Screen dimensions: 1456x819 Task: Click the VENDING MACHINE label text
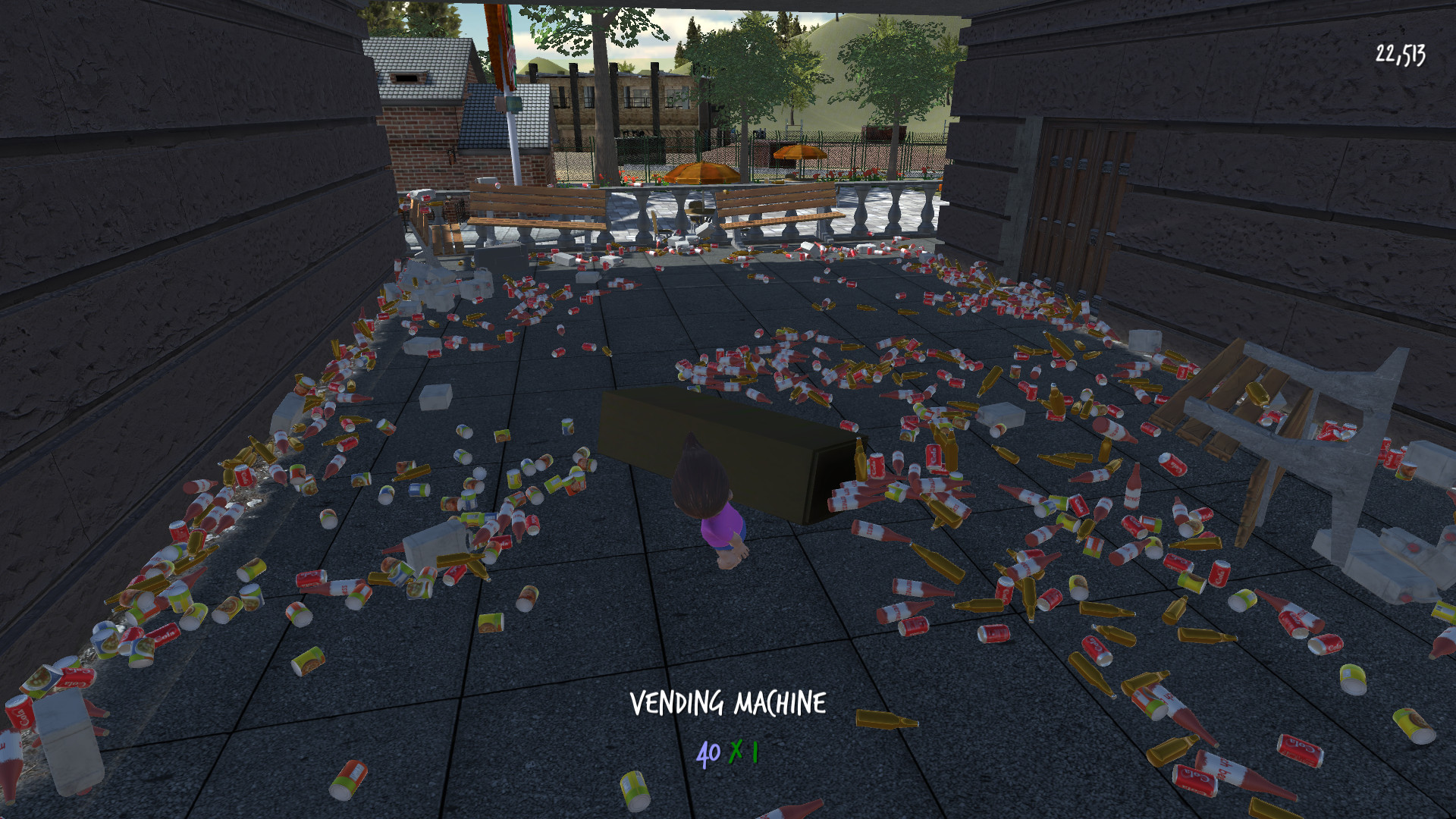pos(727,704)
